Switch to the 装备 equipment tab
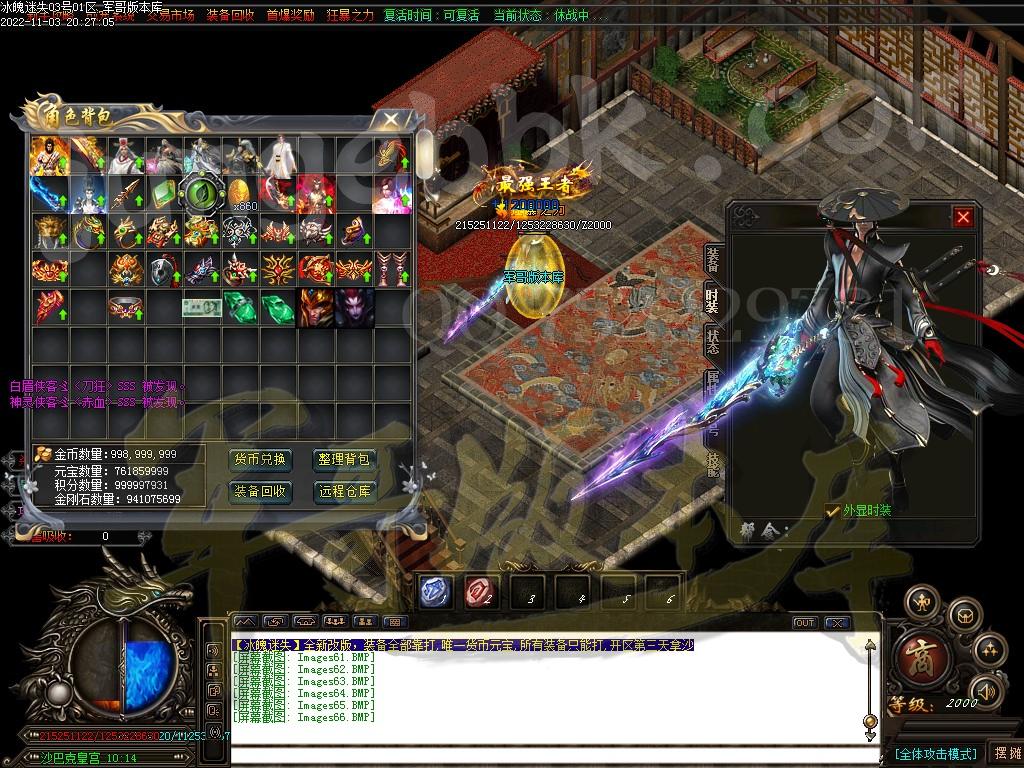Screen dimensions: 1024x768 tap(712, 259)
